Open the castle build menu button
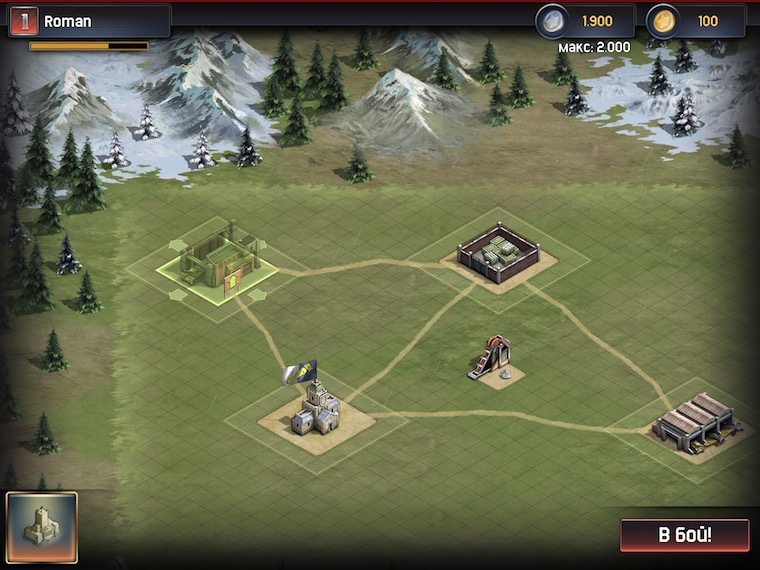The image size is (760, 570). pyautogui.click(x=41, y=527)
